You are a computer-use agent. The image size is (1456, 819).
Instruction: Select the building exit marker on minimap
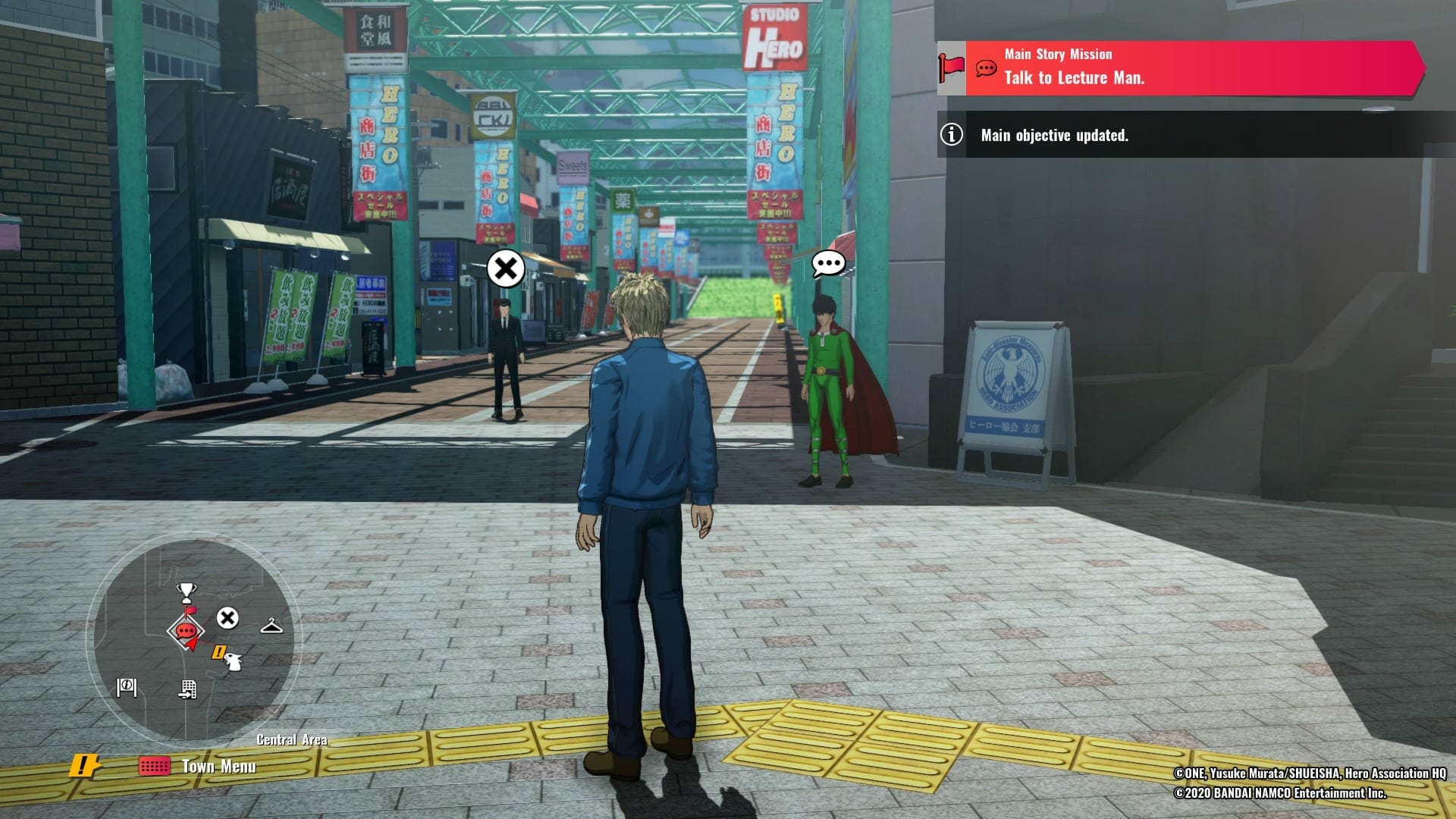pyautogui.click(x=187, y=689)
